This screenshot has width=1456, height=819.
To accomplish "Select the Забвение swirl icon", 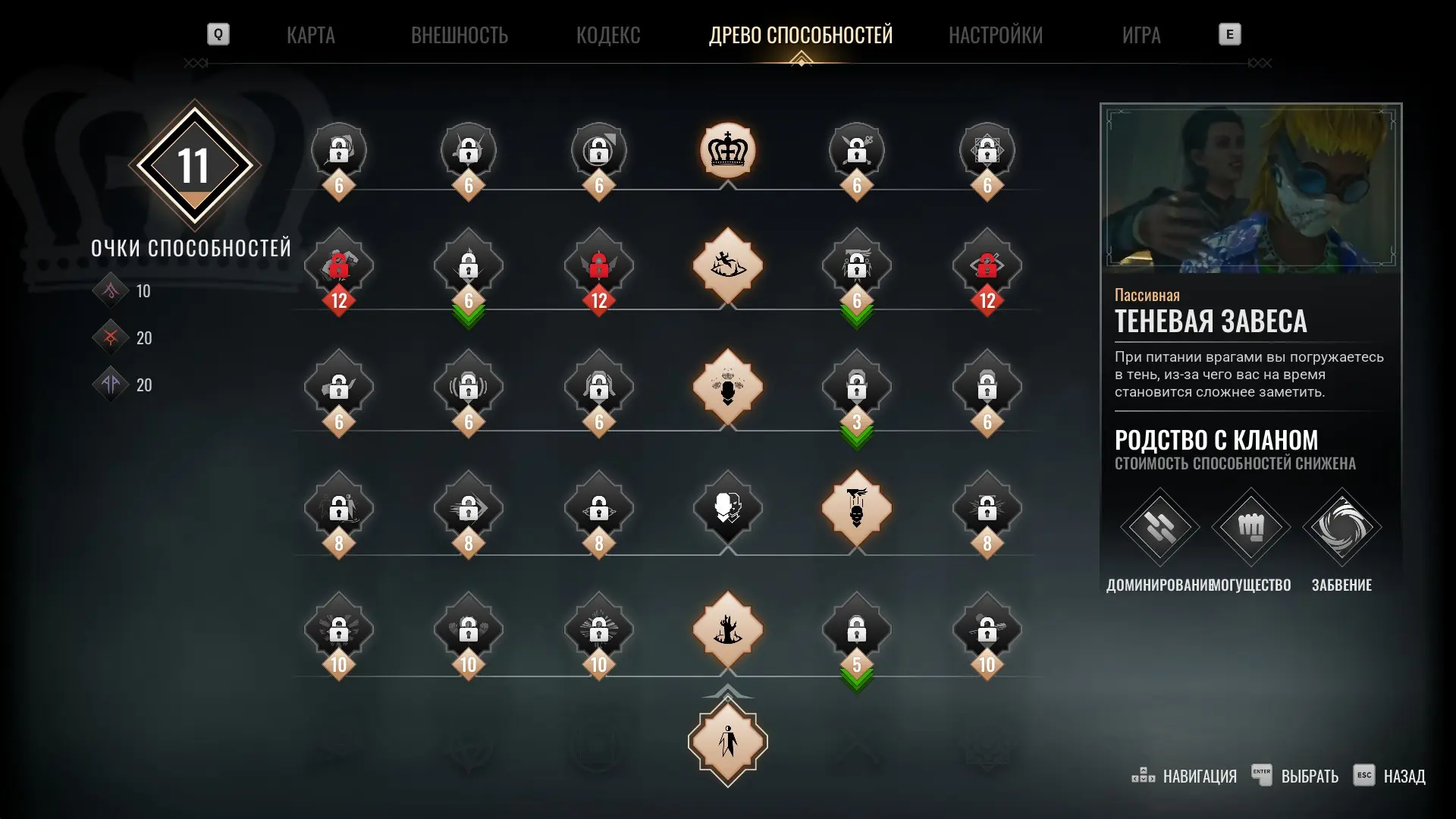I will [1341, 527].
